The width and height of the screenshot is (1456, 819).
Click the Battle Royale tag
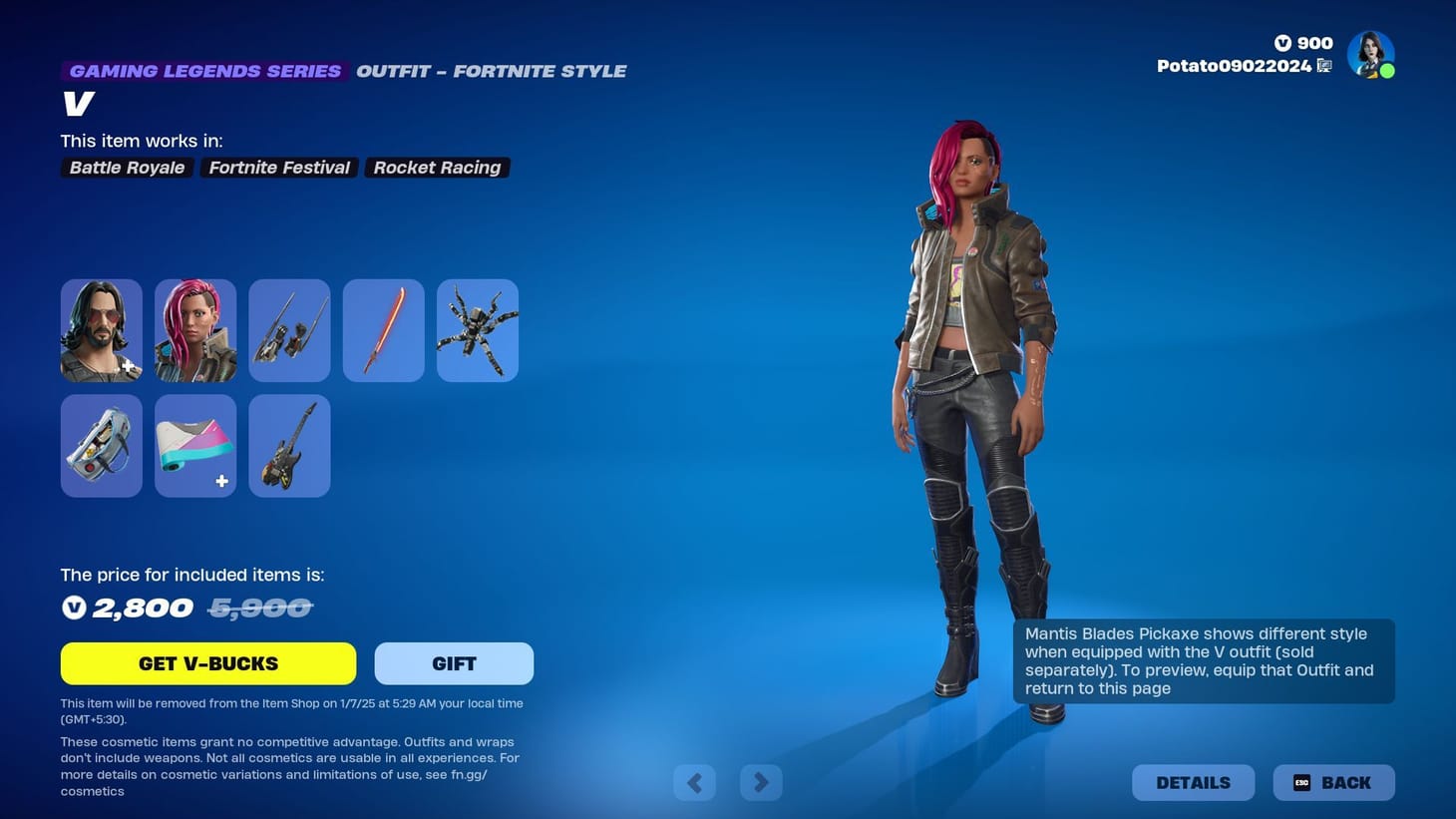[x=126, y=167]
